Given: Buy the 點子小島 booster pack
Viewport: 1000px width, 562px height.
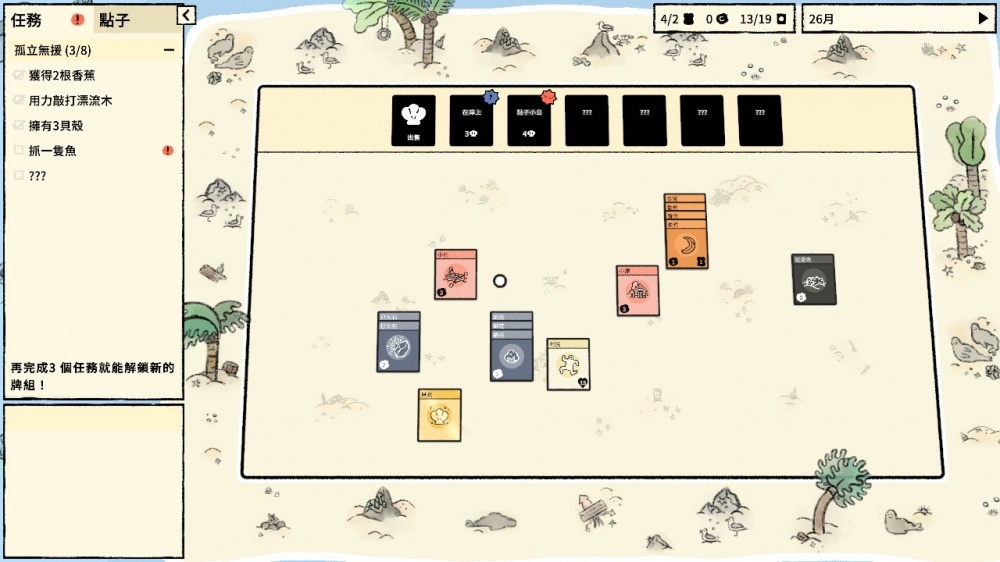Looking at the screenshot, I should pos(529,121).
